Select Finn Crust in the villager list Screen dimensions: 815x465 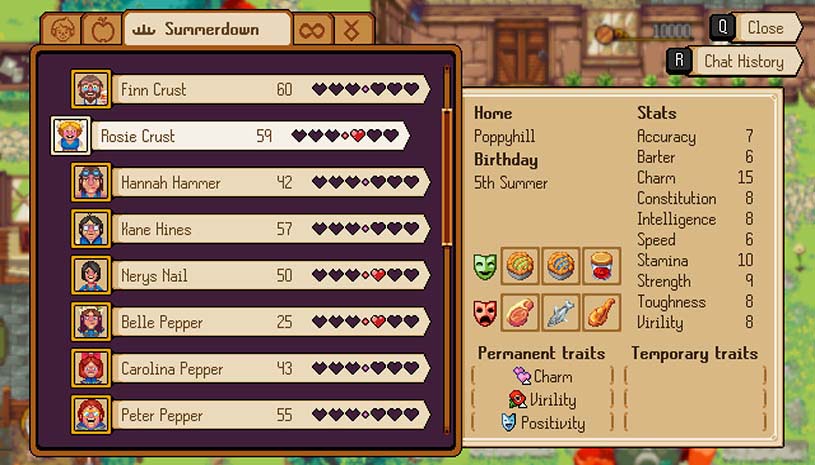(x=250, y=90)
